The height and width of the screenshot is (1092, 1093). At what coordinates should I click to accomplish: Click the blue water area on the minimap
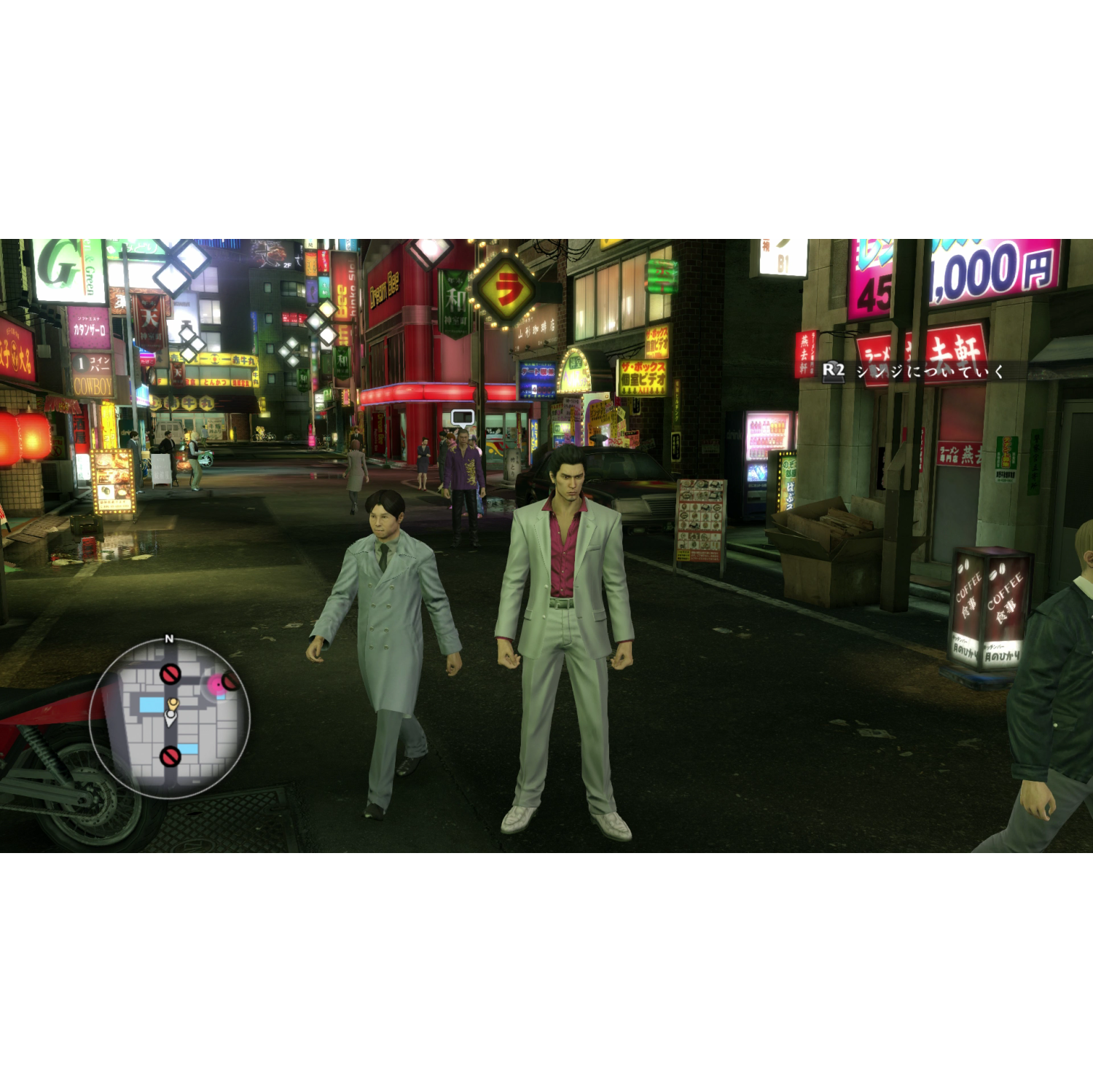[x=152, y=704]
